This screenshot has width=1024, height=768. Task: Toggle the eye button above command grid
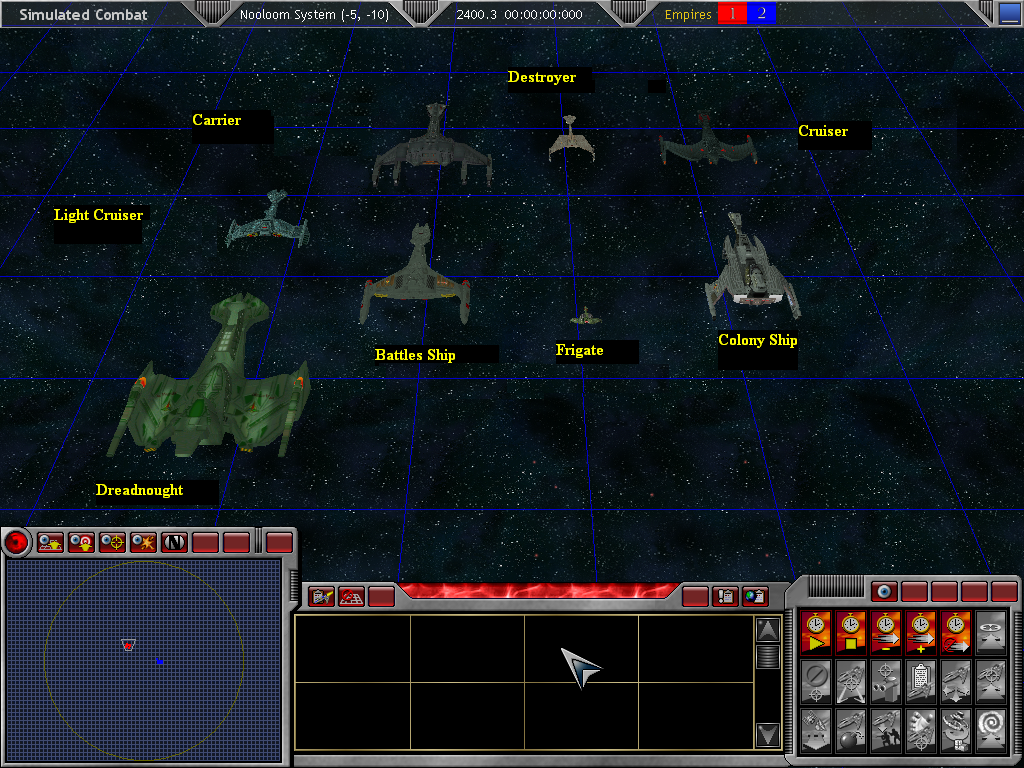point(884,592)
